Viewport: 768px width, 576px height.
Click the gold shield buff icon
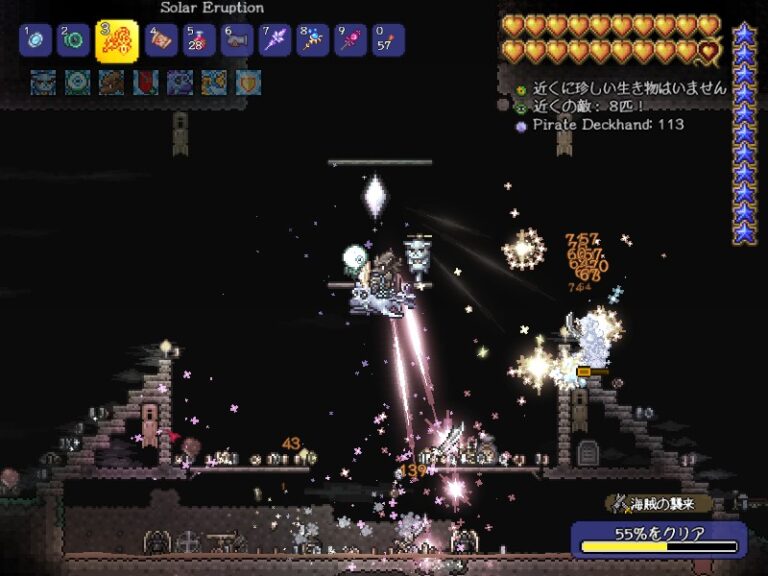point(247,82)
